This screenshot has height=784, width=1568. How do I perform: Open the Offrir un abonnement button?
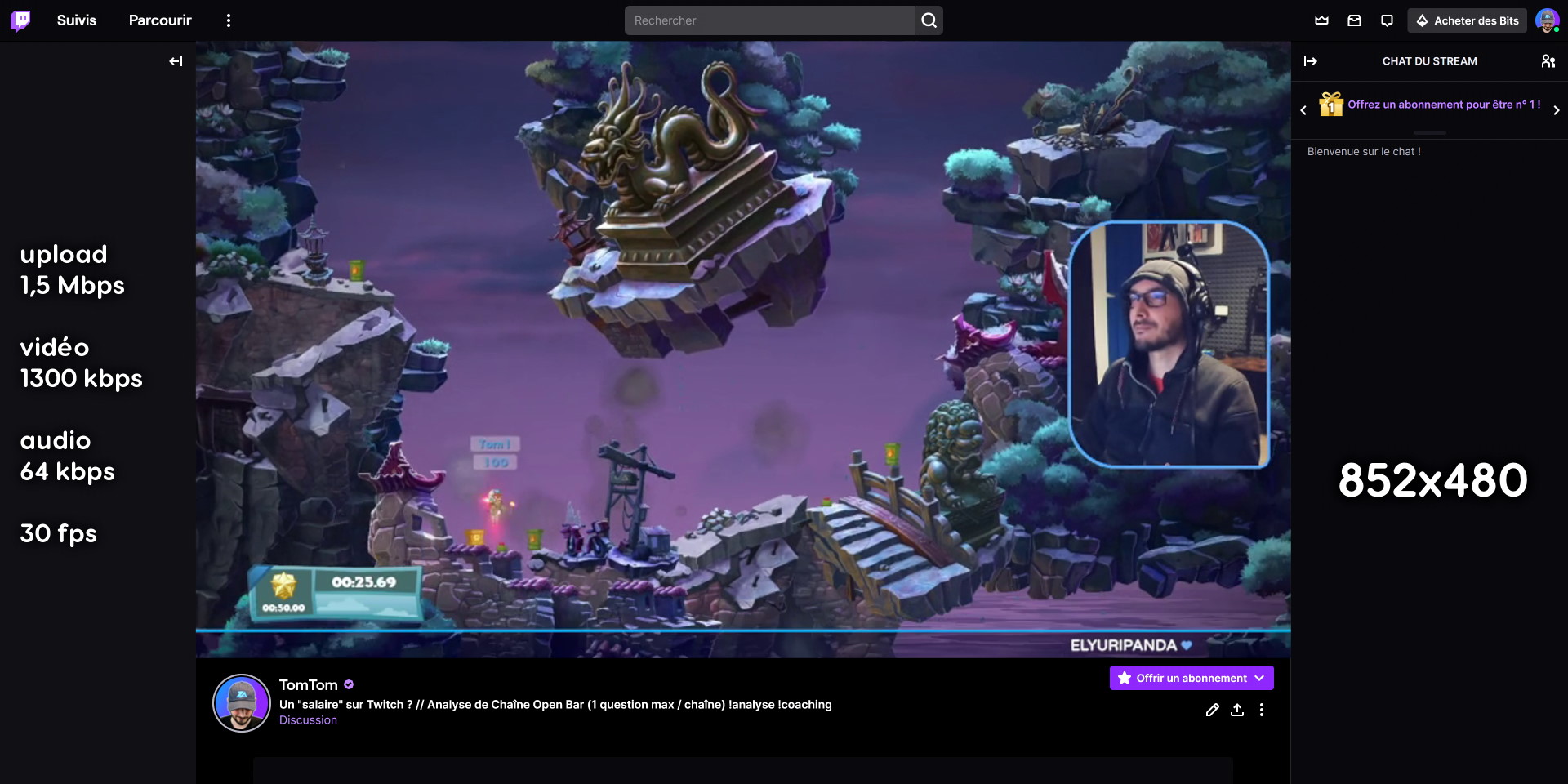(1190, 678)
